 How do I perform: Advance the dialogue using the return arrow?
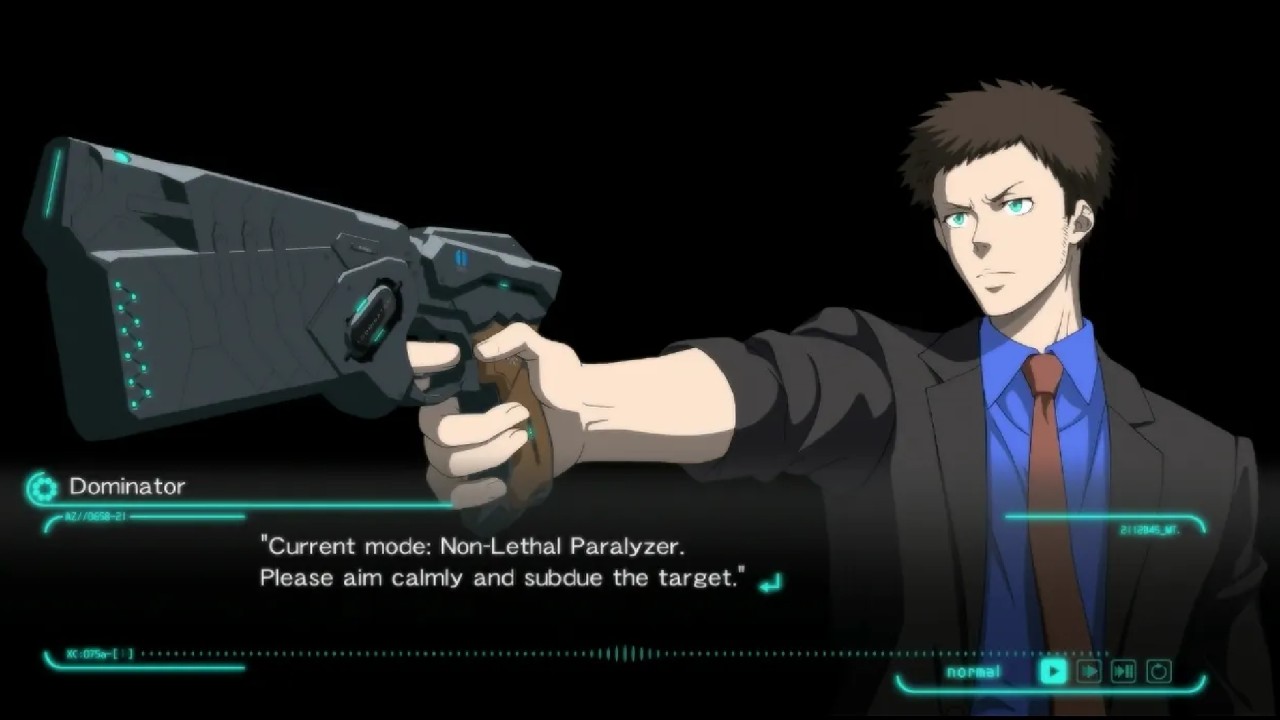tap(770, 582)
